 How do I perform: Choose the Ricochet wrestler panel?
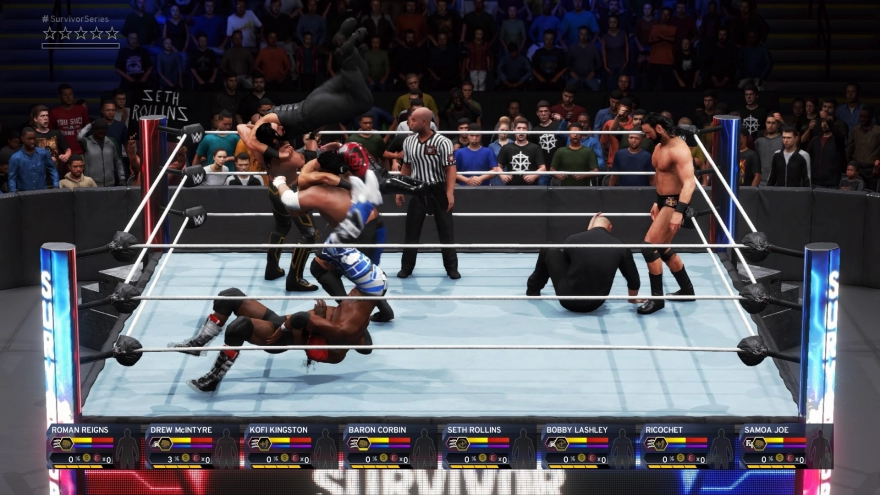688,446
